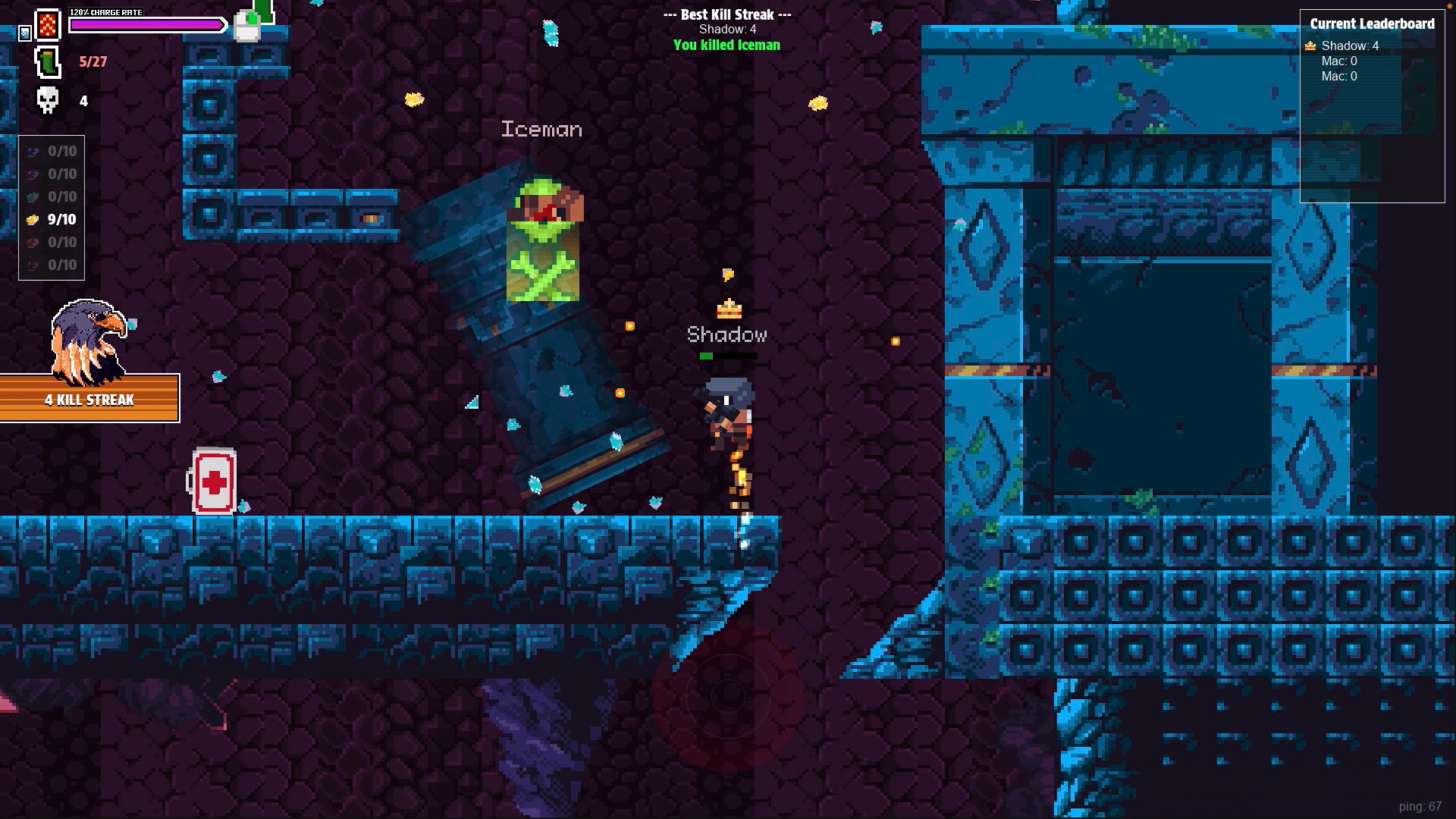
Task: Open the Current Leaderboard title
Action: coord(1372,24)
